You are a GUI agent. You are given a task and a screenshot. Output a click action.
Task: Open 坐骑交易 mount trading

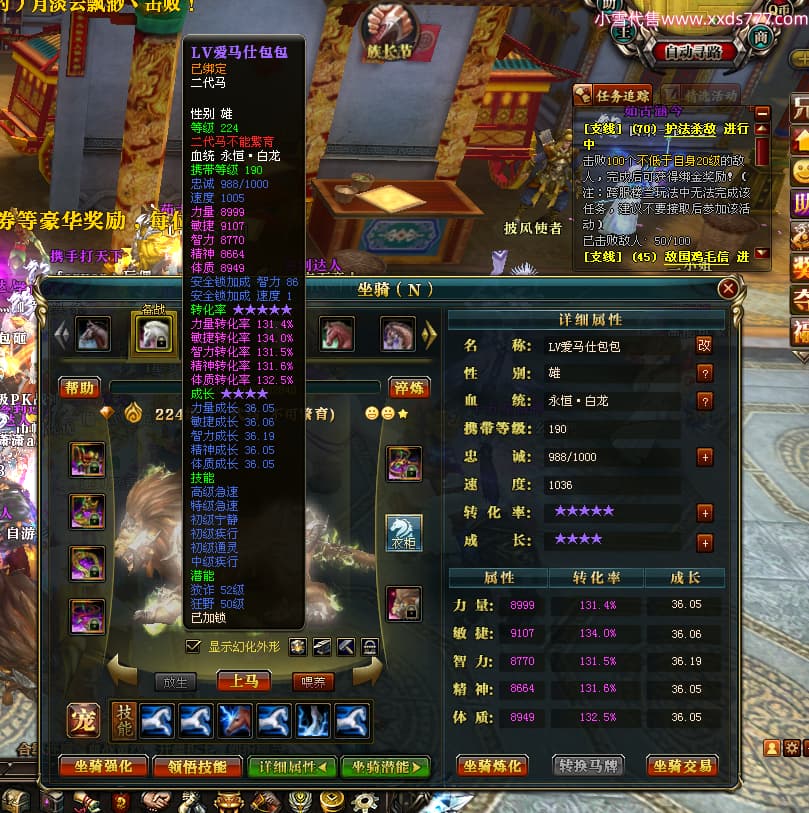tap(683, 766)
